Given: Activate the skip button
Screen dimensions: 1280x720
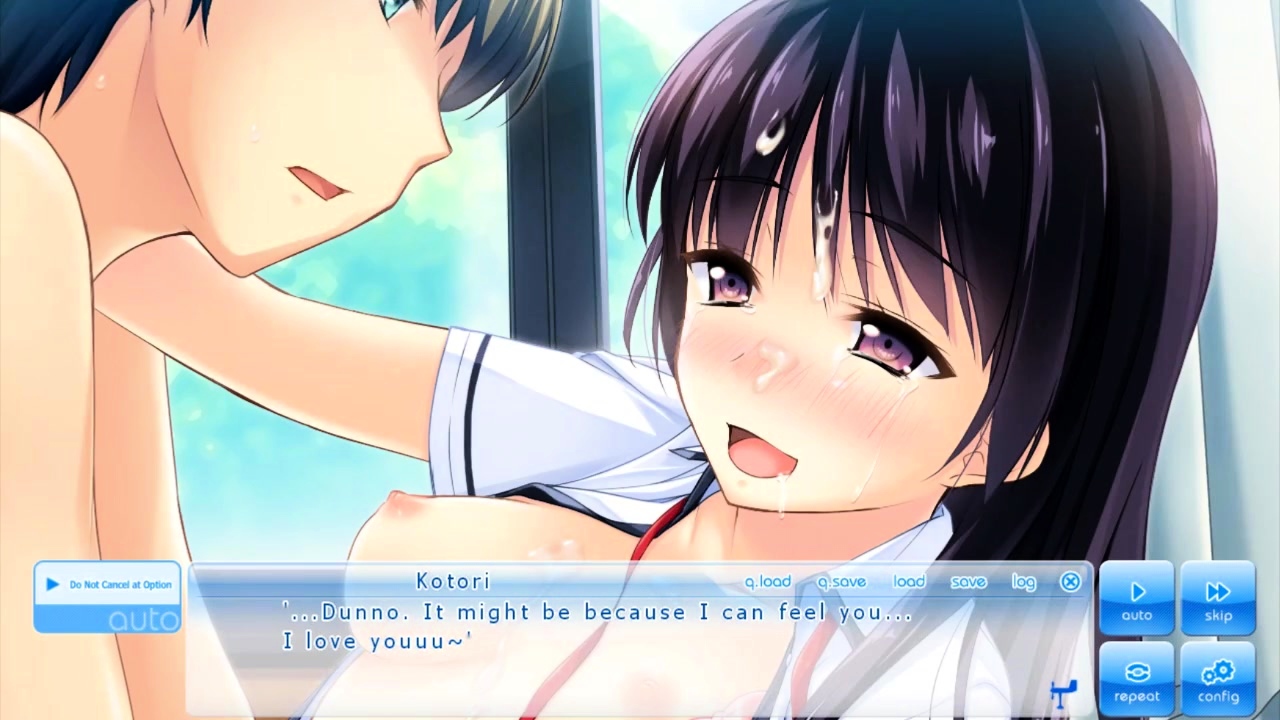Looking at the screenshot, I should coord(1217,599).
